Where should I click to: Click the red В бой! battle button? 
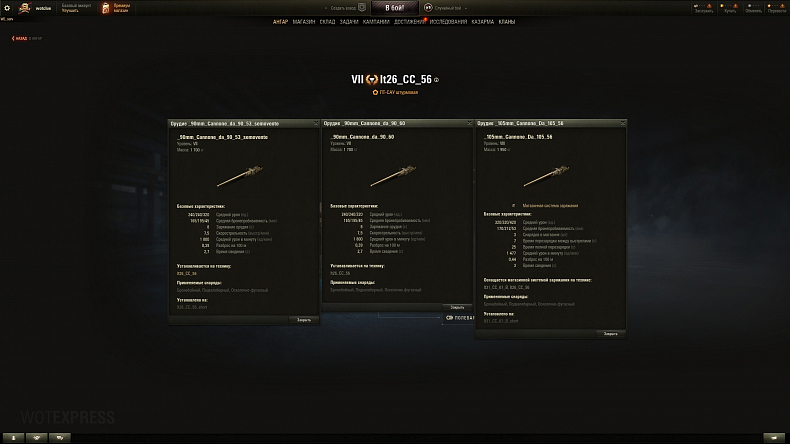[x=394, y=7]
